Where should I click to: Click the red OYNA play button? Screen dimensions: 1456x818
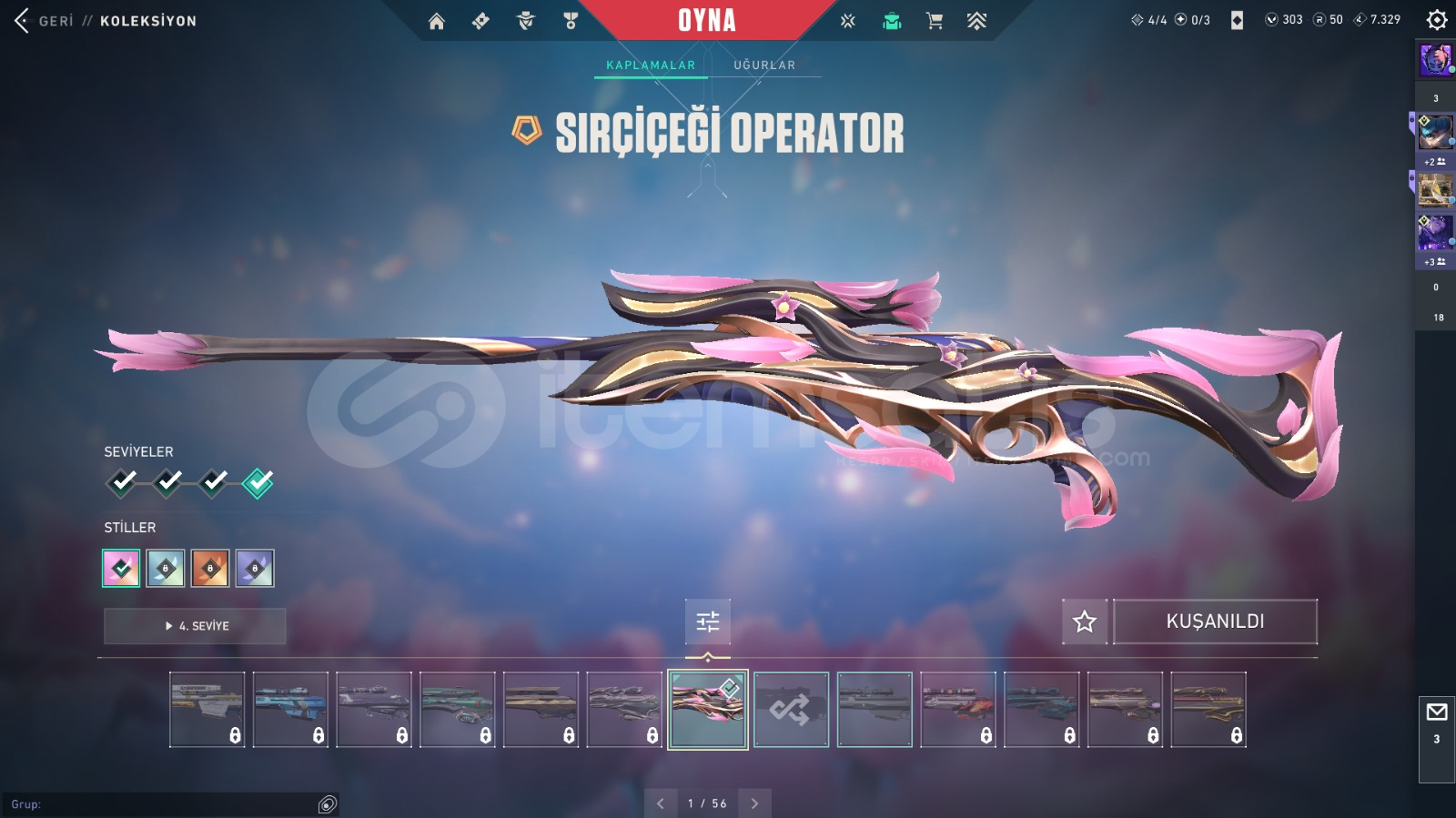tap(706, 20)
